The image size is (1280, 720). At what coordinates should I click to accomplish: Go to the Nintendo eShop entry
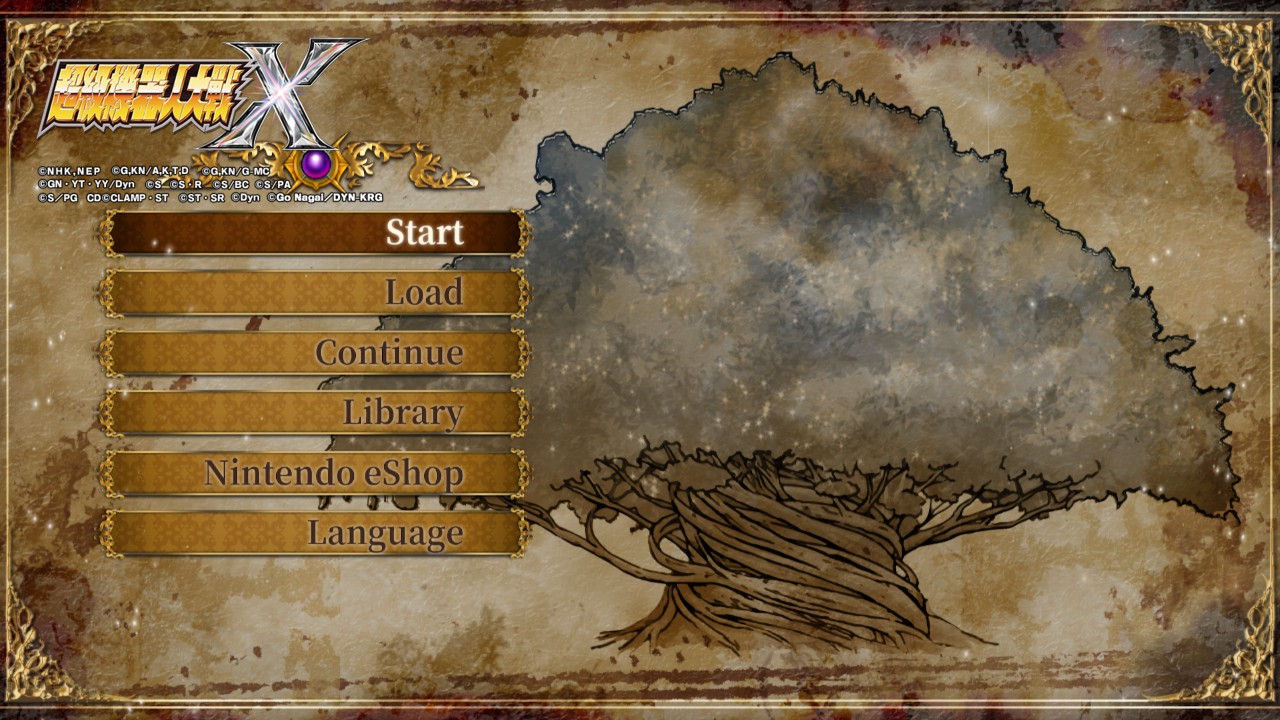pos(315,473)
